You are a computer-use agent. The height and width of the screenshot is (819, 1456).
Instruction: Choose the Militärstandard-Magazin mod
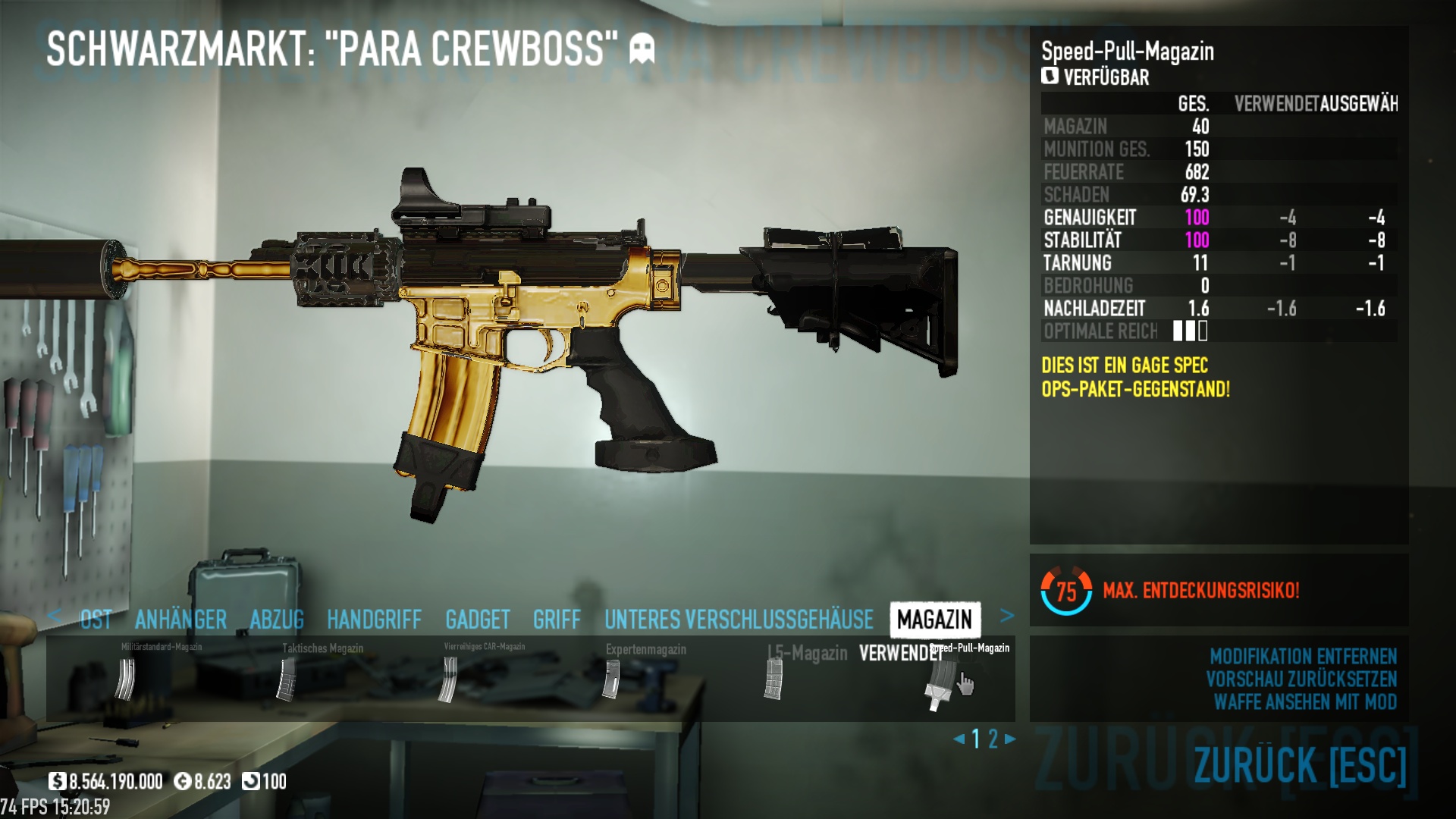coord(125,679)
